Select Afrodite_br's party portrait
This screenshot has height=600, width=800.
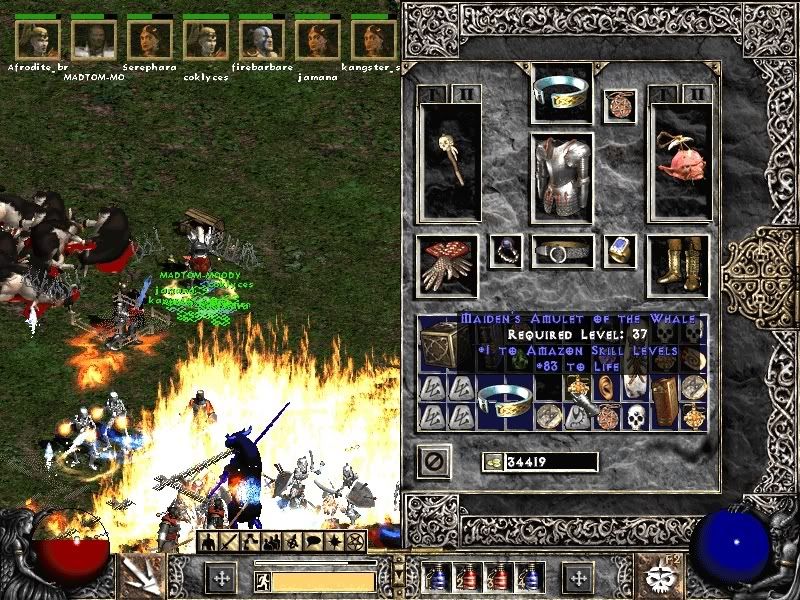point(38,40)
